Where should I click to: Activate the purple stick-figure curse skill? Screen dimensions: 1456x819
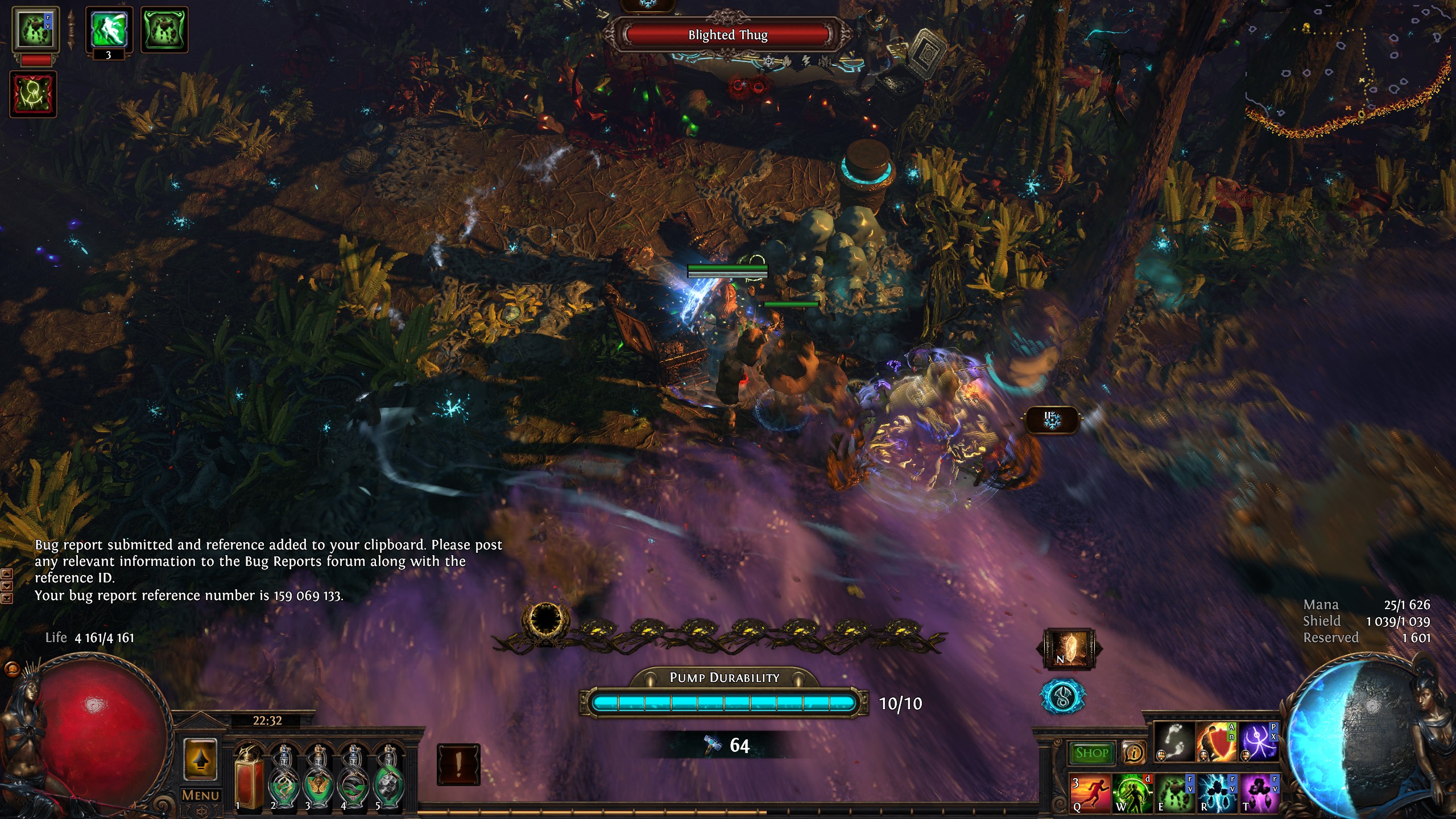1259,742
